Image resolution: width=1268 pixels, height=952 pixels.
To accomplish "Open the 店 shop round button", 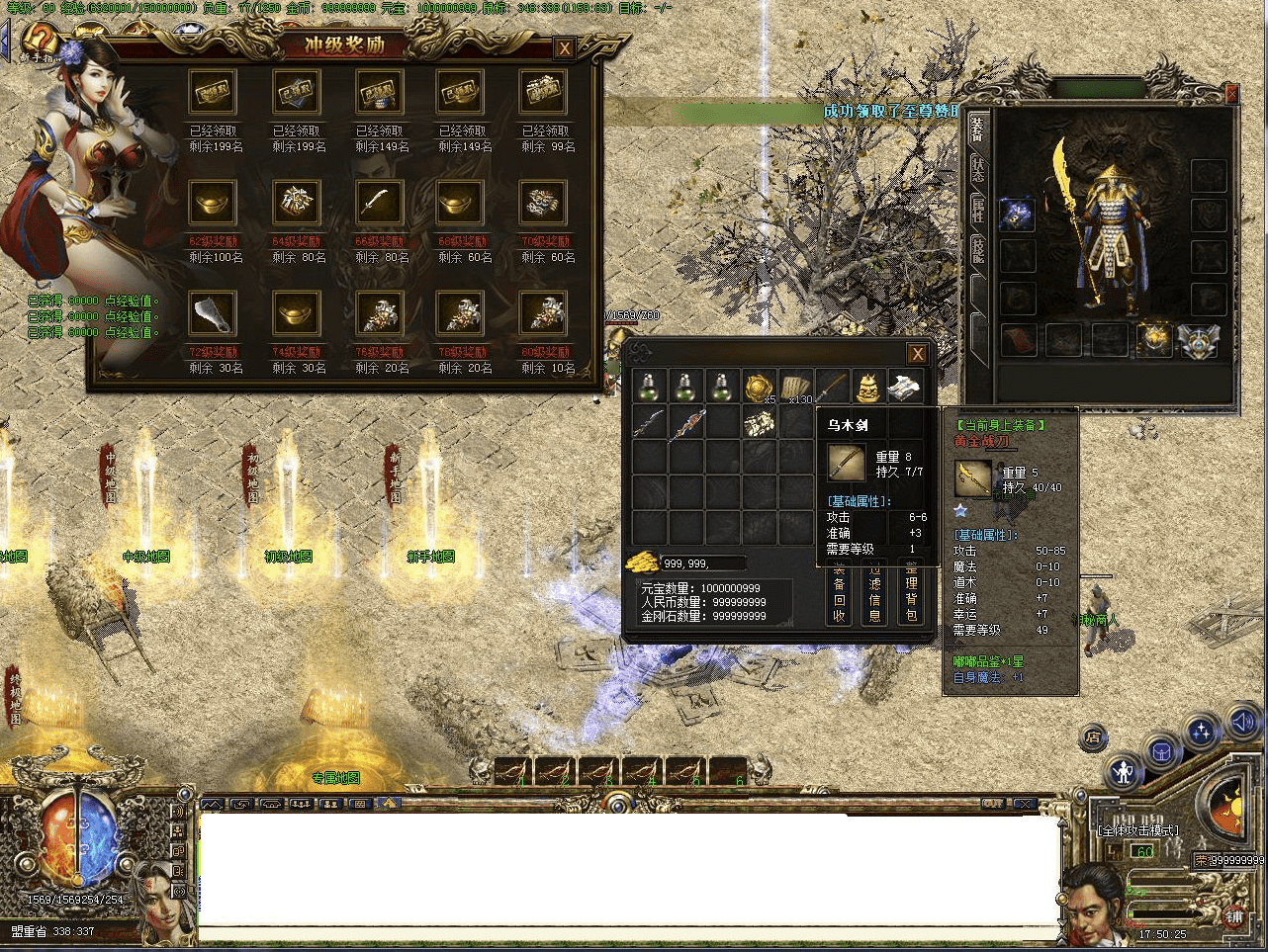I will click(1093, 737).
